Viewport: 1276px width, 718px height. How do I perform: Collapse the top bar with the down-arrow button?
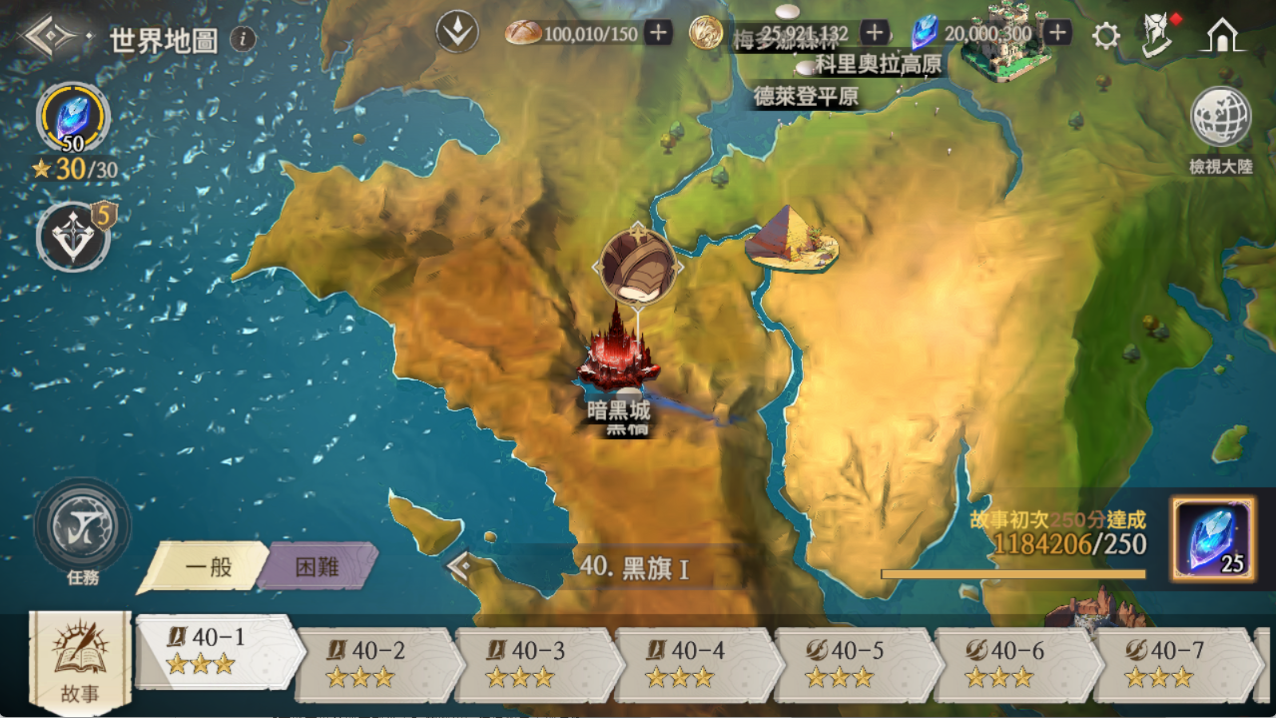point(457,33)
